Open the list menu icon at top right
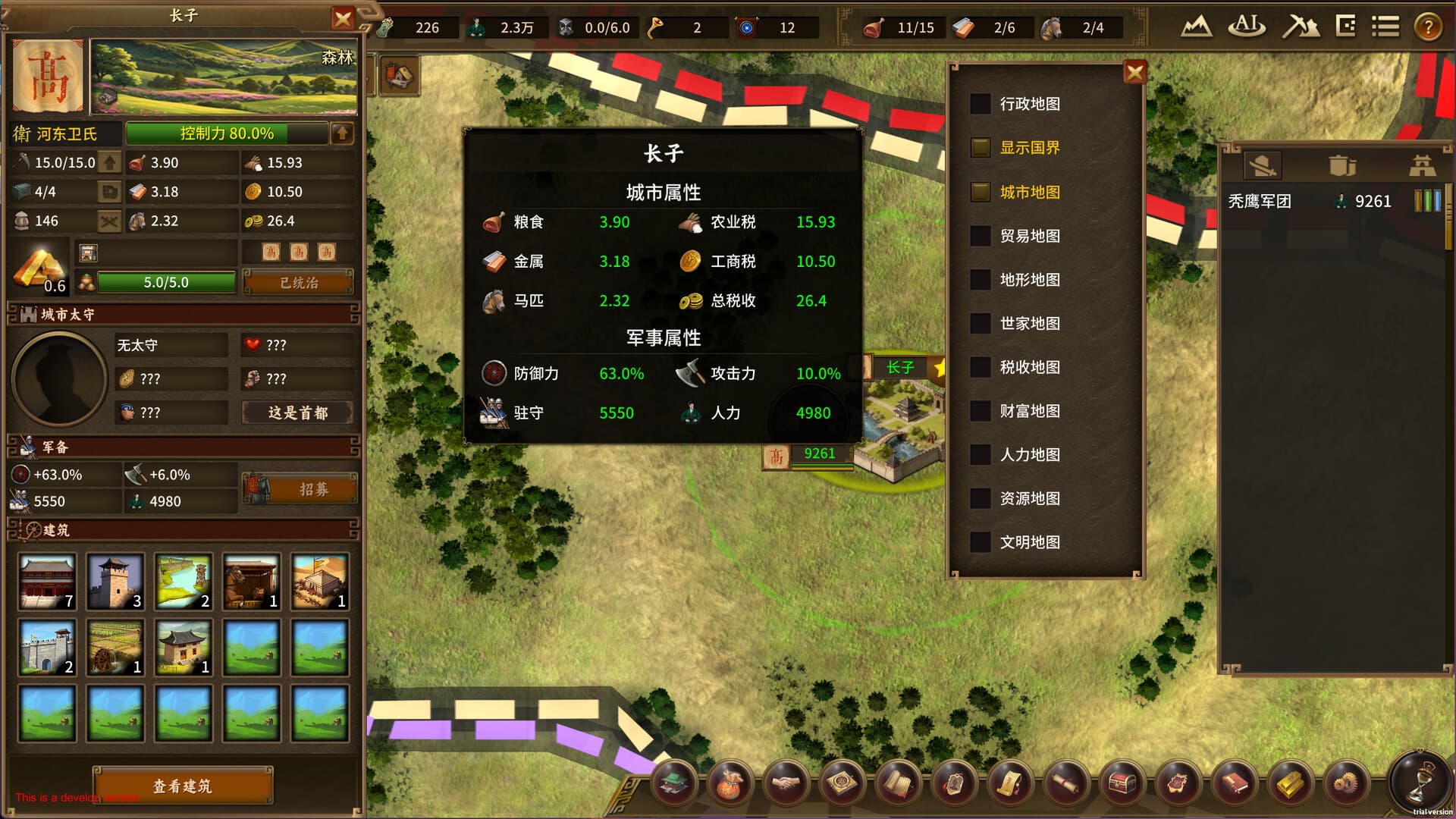1456x819 pixels. pyautogui.click(x=1385, y=25)
